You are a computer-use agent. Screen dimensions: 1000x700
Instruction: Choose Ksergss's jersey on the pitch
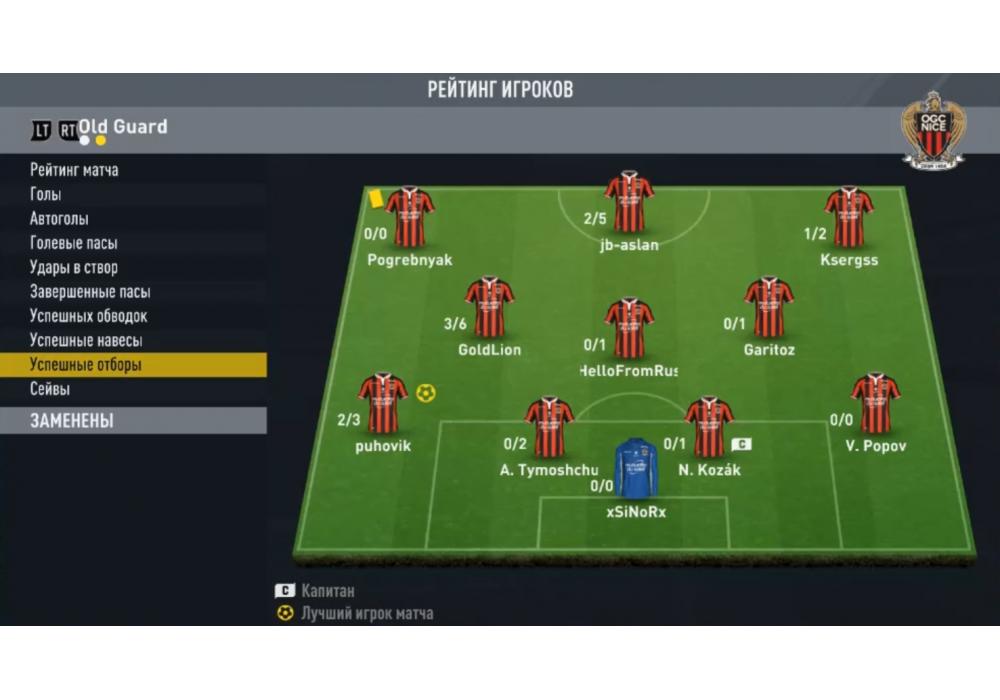[849, 216]
